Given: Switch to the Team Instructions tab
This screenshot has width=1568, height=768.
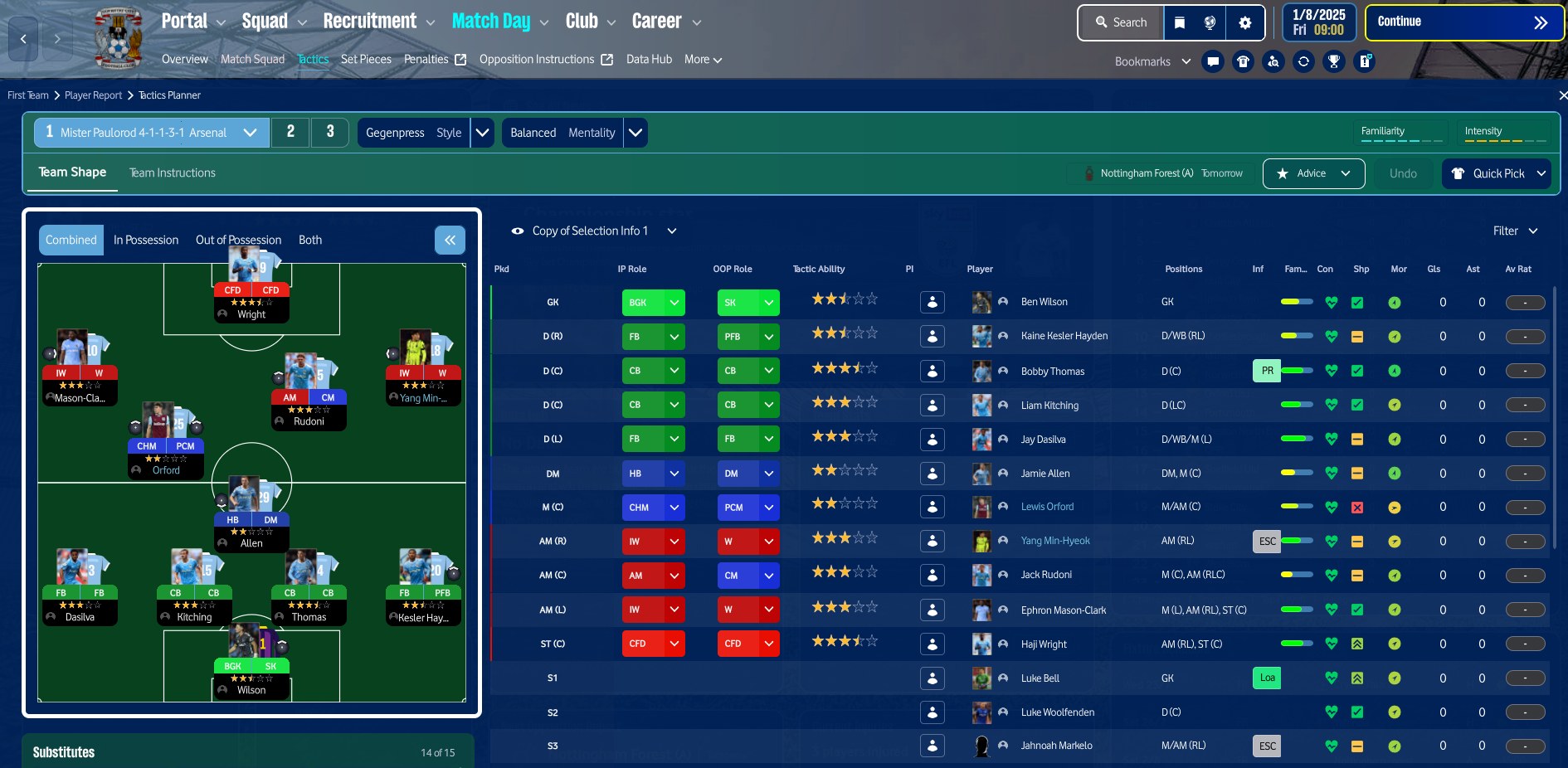Looking at the screenshot, I should click(x=172, y=173).
